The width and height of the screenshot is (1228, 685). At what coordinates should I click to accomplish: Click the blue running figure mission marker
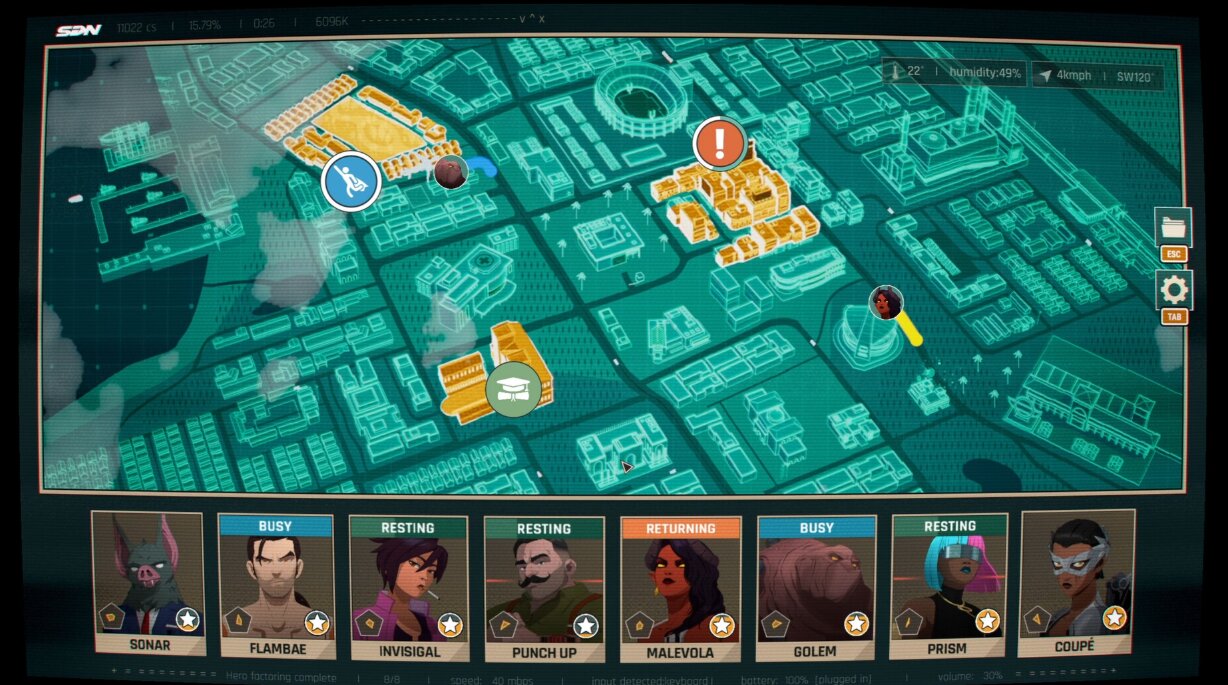coord(351,181)
